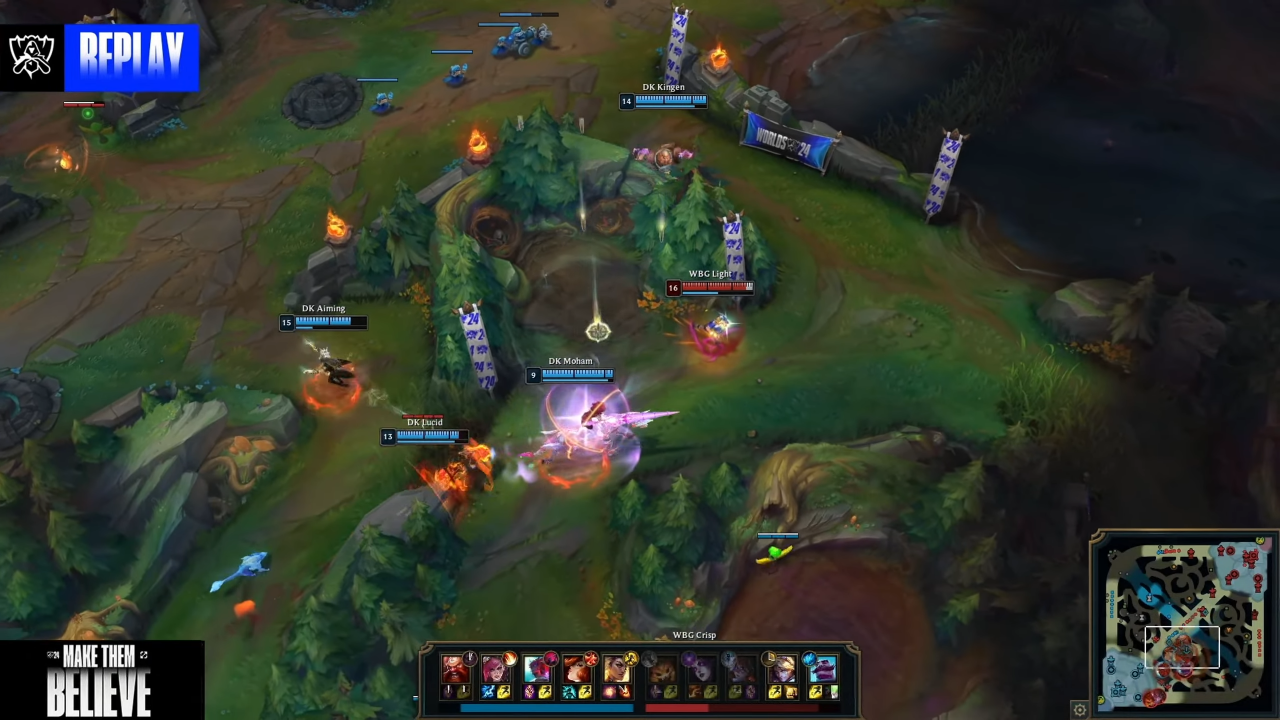Select the blonde Ezreal champion portrait
The image size is (1280, 720).
[x=781, y=668]
